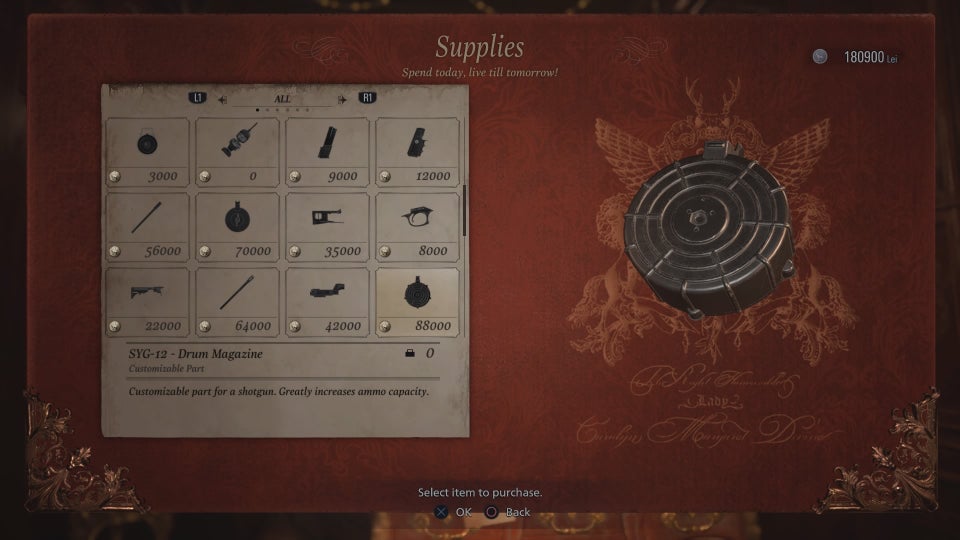Choose the stock priced 22000 Lei
The width and height of the screenshot is (960, 540).
pos(147,301)
